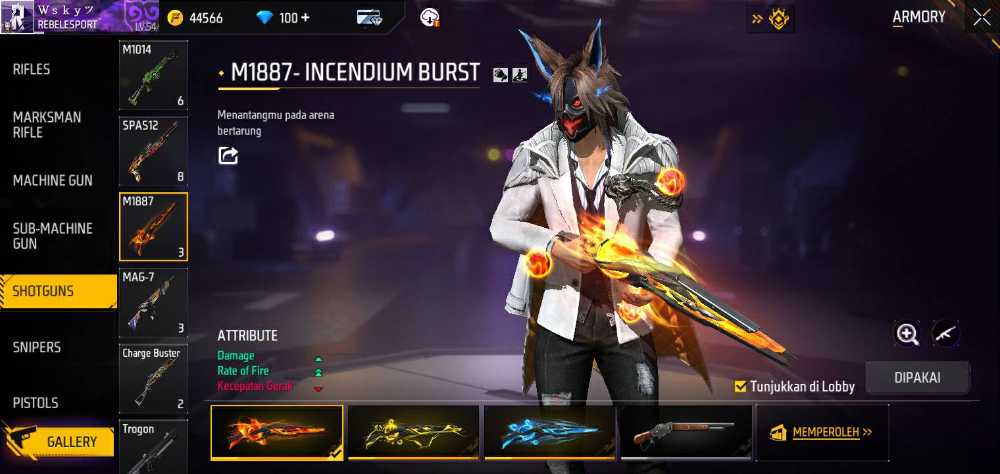Select the SPAS12 shotgun
Image resolution: width=1000 pixels, height=474 pixels.
[153, 152]
